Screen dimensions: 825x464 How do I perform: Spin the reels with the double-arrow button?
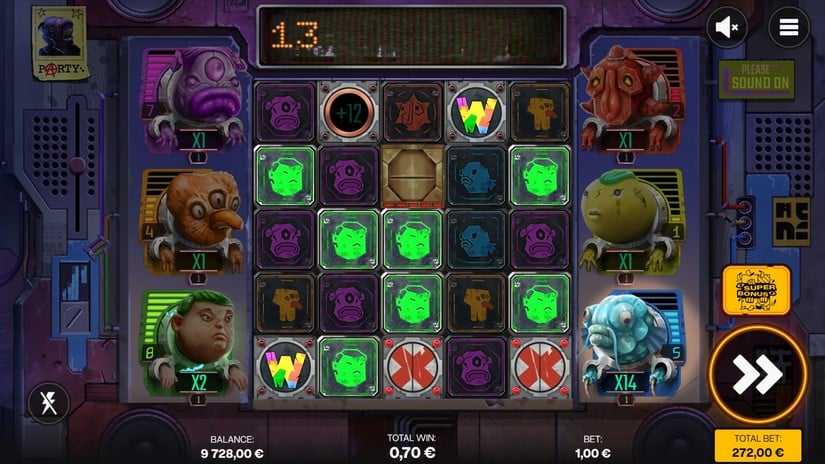tap(757, 373)
